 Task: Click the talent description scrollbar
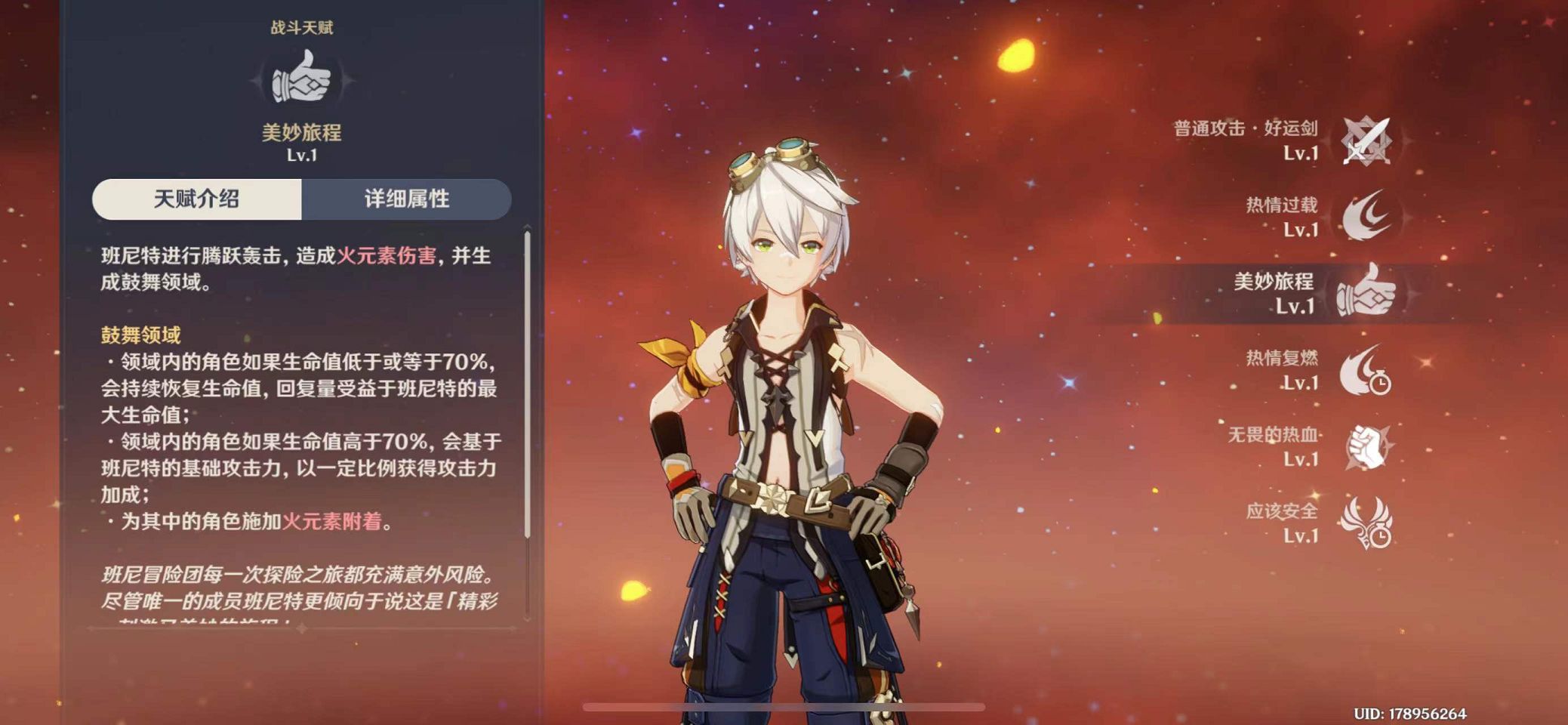(x=527, y=385)
